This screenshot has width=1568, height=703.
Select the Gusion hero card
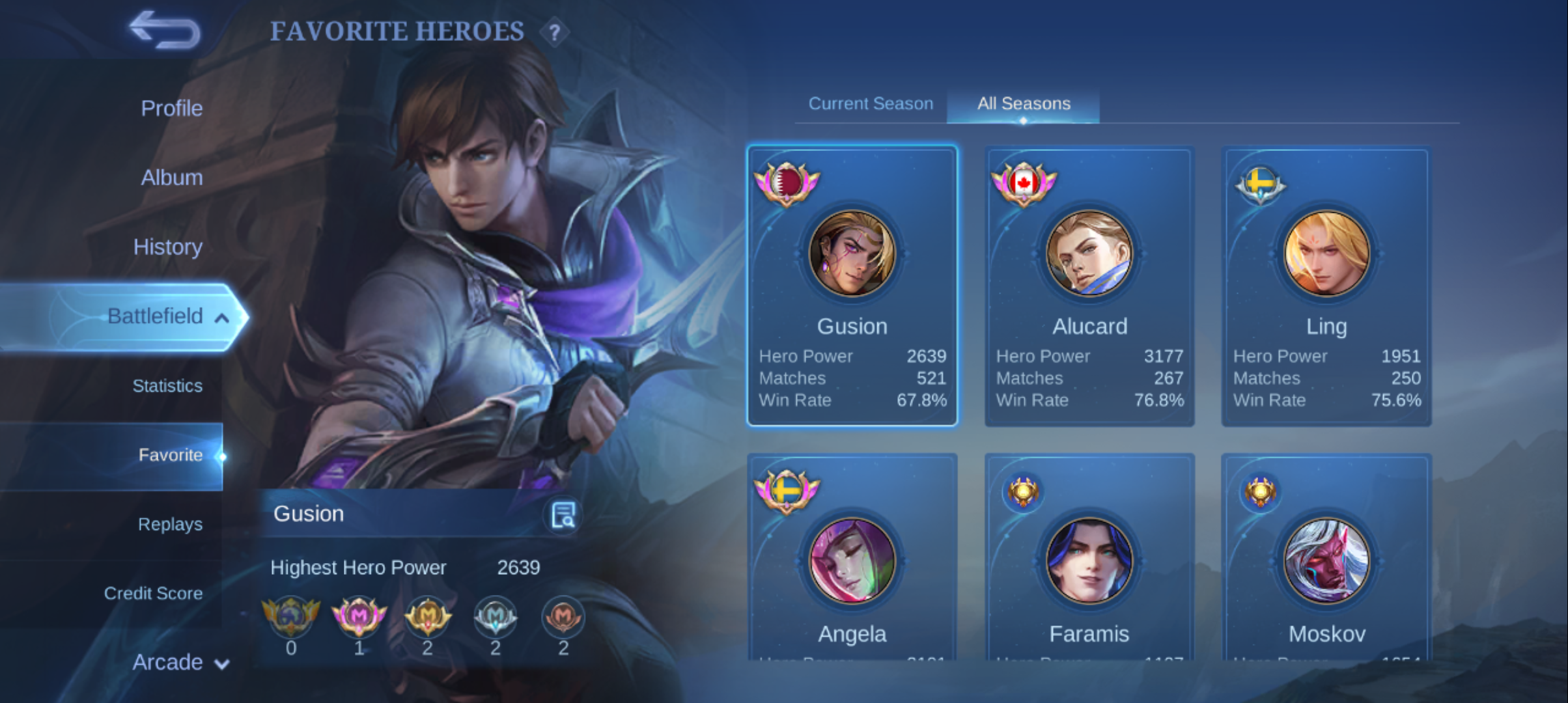point(852,286)
